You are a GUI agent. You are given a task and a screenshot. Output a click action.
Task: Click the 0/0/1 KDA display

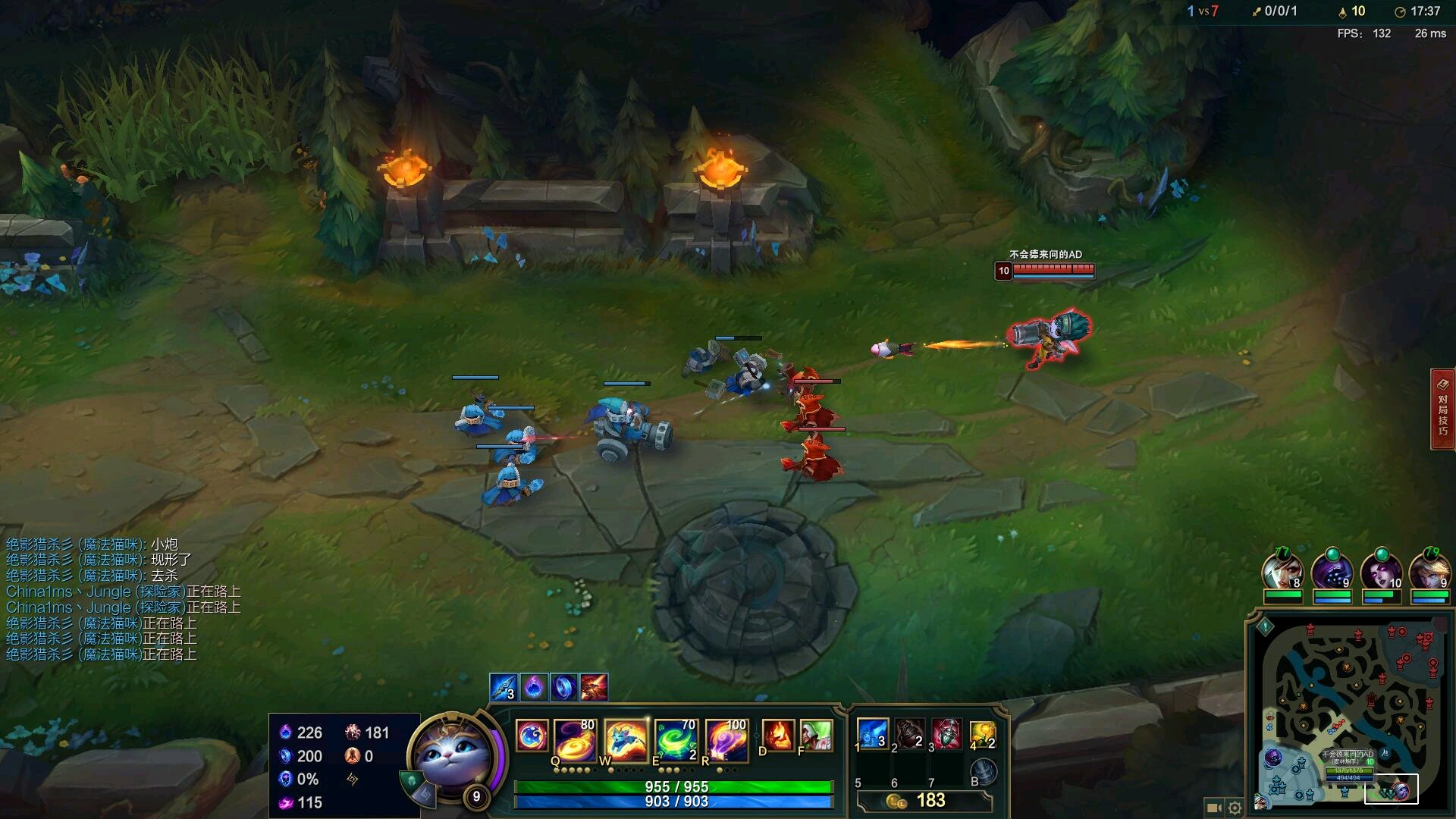[x=1280, y=11]
